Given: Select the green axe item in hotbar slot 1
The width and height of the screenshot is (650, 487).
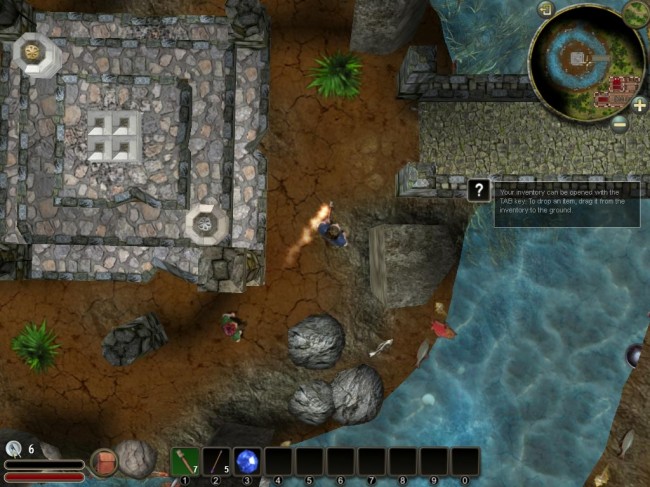Looking at the screenshot, I should point(184,461).
